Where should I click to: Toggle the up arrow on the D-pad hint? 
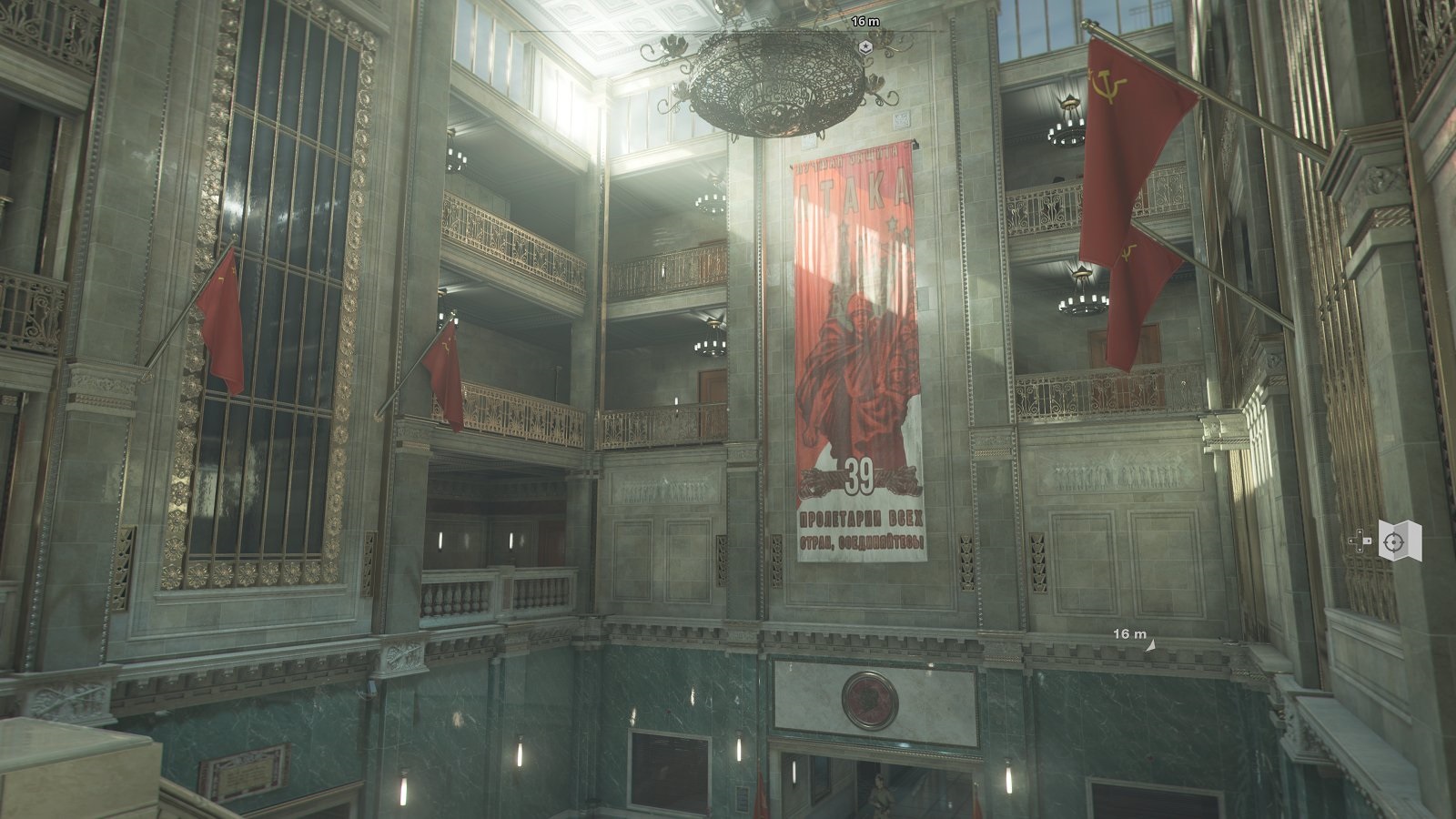click(x=1360, y=531)
